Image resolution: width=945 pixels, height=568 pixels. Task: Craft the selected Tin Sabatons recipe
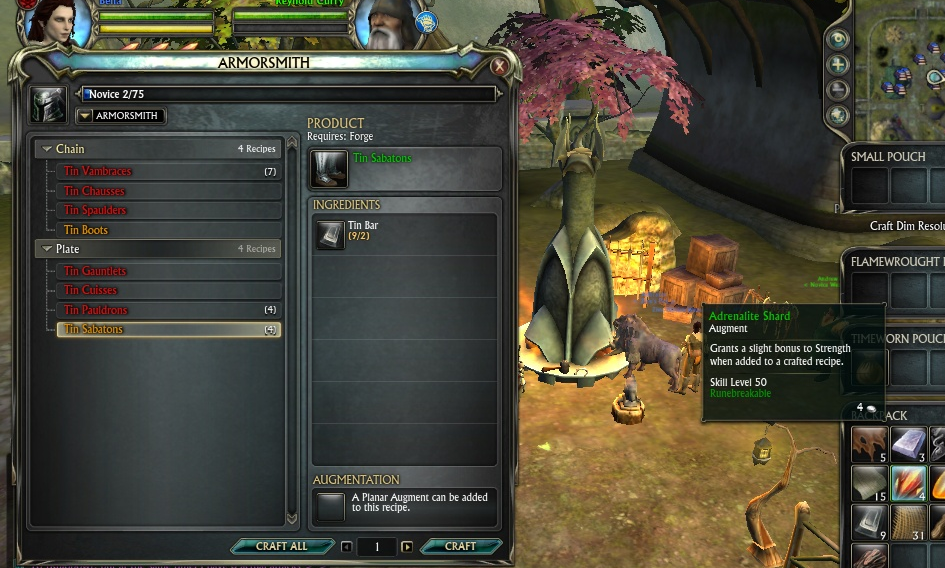[460, 547]
